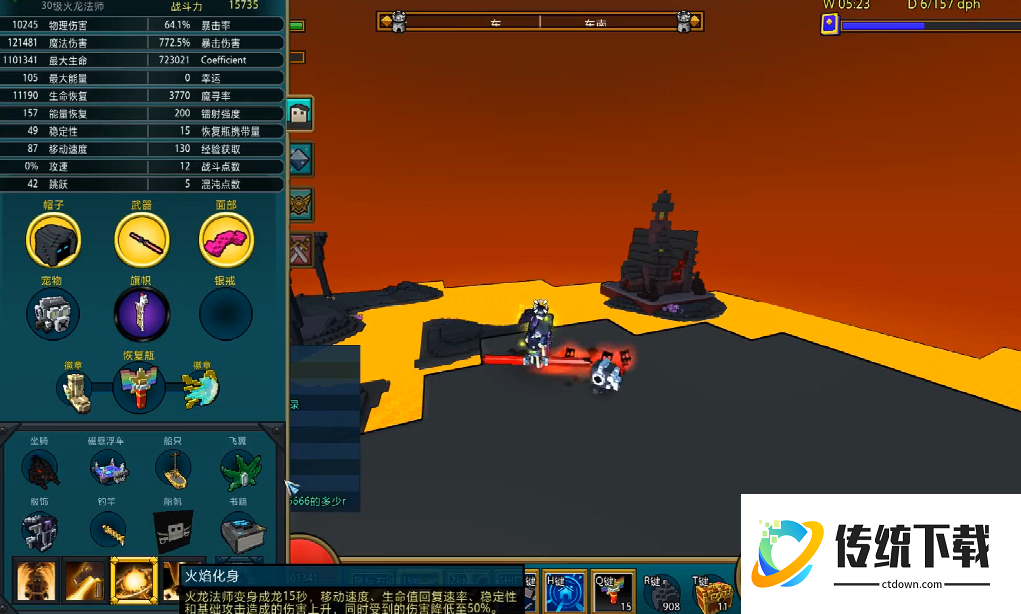Open the banner (旗帜) slot
The height and width of the screenshot is (614, 1021).
coord(141,314)
